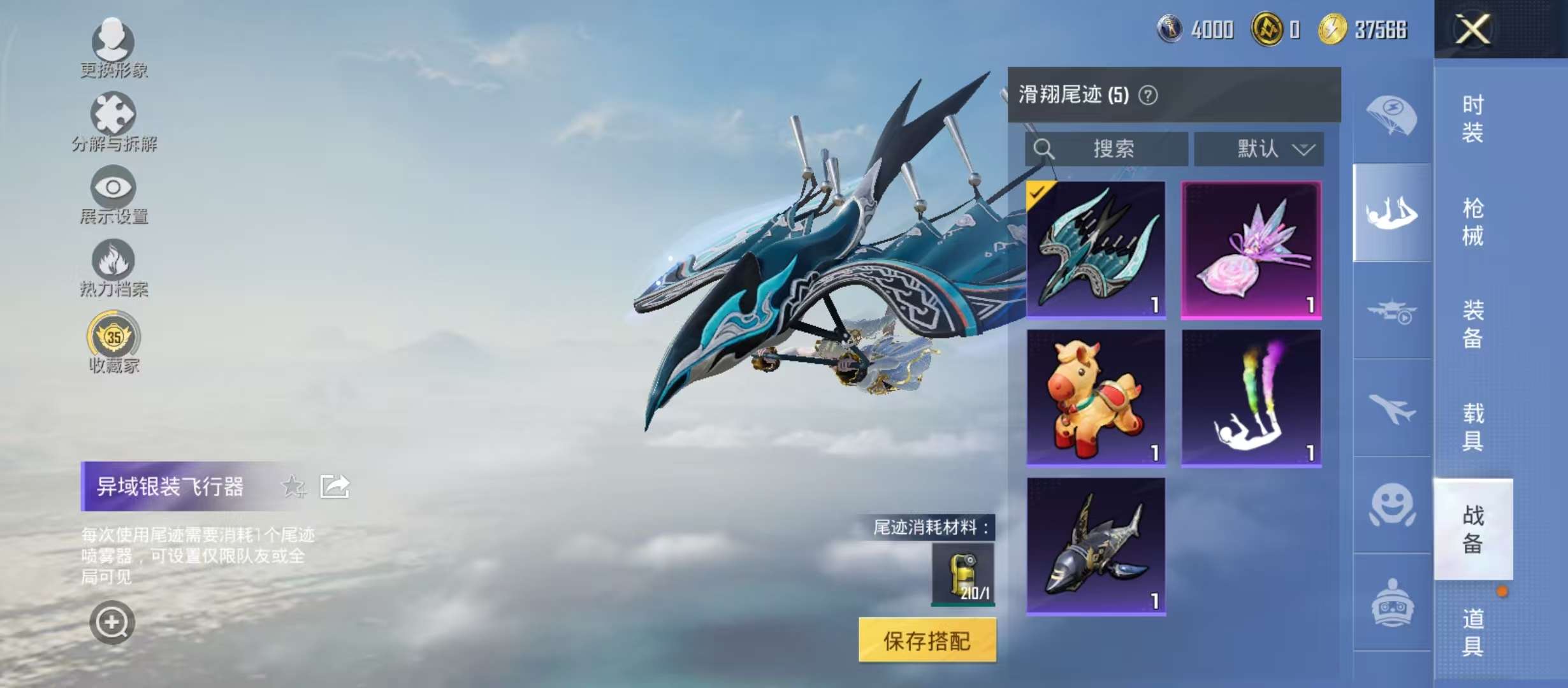Open 展示设置 display settings
Screen dimensions: 1568x688
[113, 195]
